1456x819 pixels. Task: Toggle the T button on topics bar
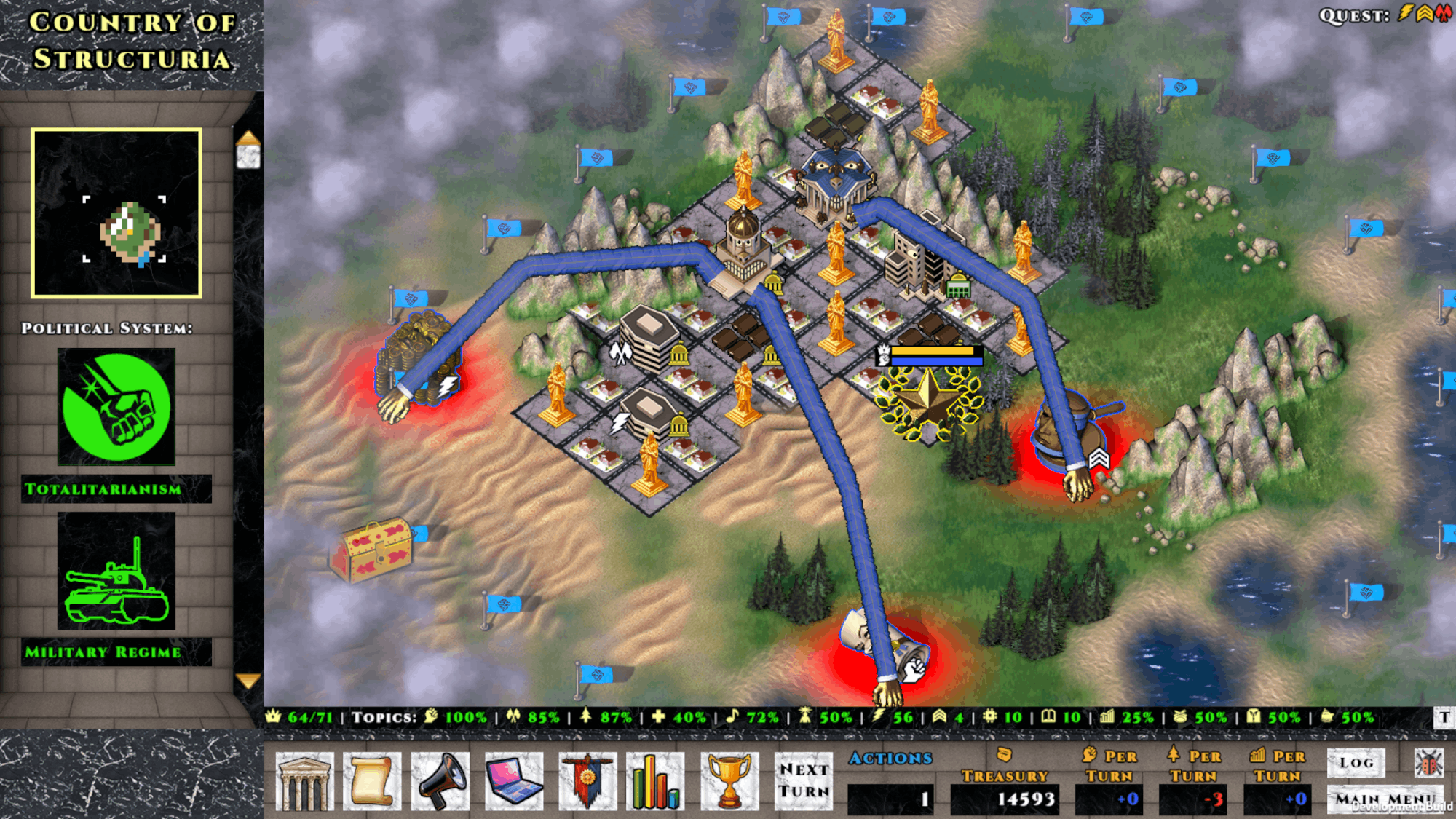click(1444, 717)
